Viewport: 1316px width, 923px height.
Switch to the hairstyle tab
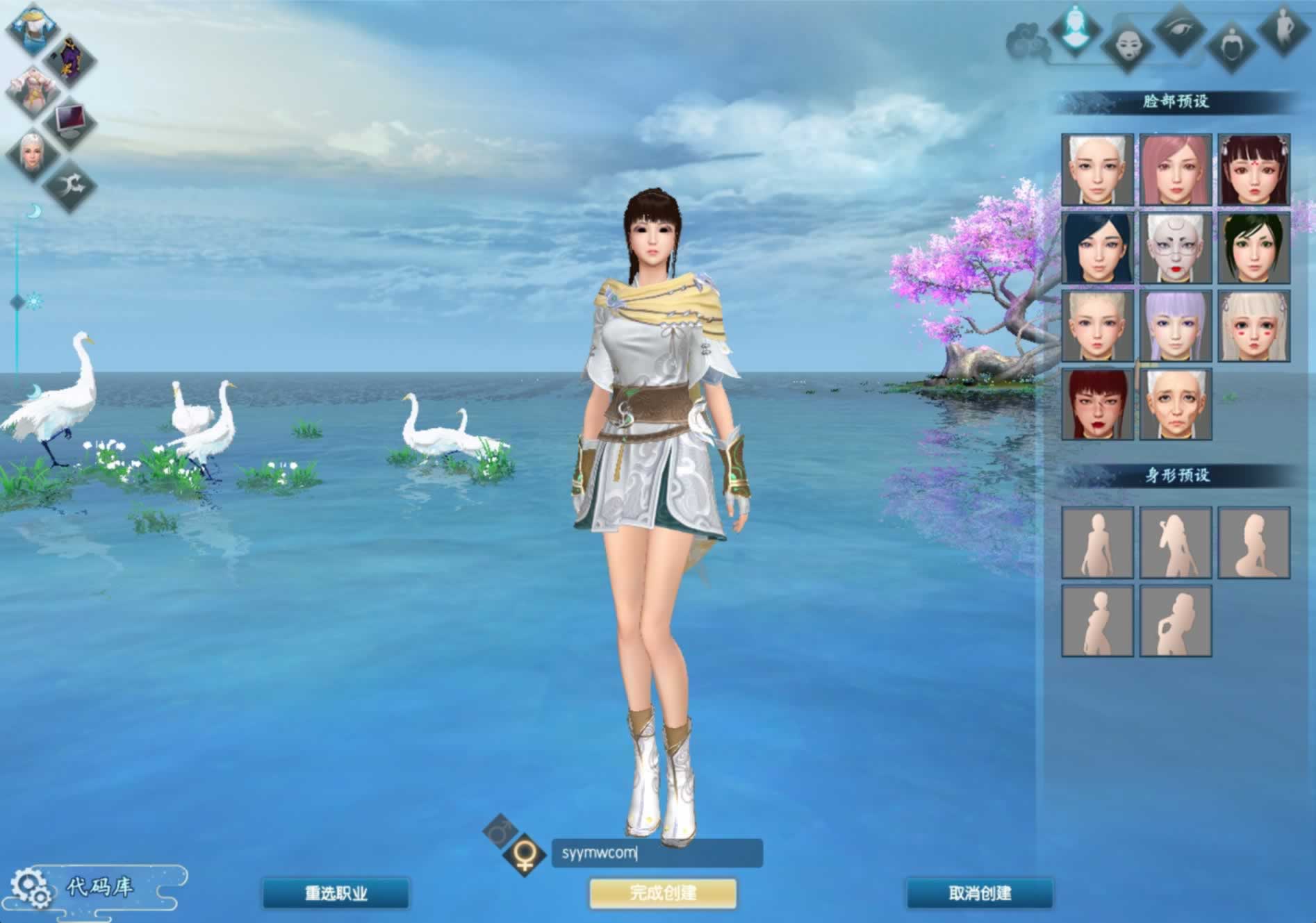[x=1231, y=44]
